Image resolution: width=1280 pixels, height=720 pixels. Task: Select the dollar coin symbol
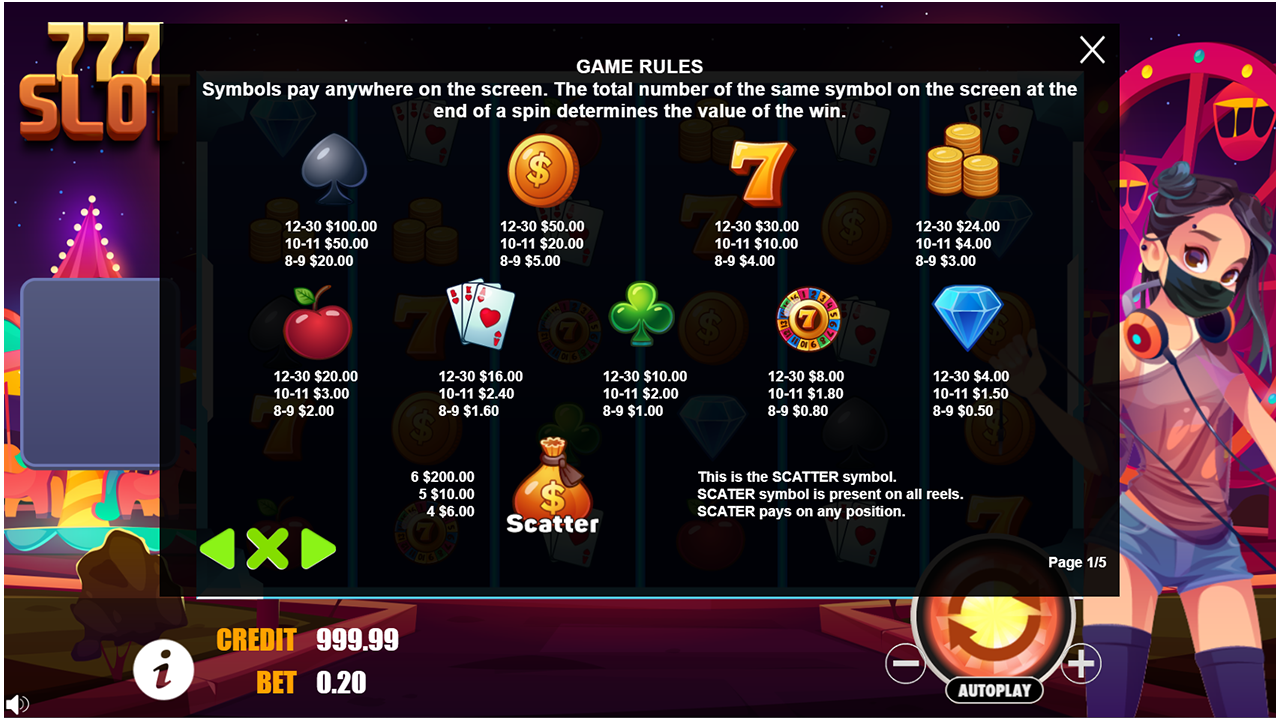[541, 168]
